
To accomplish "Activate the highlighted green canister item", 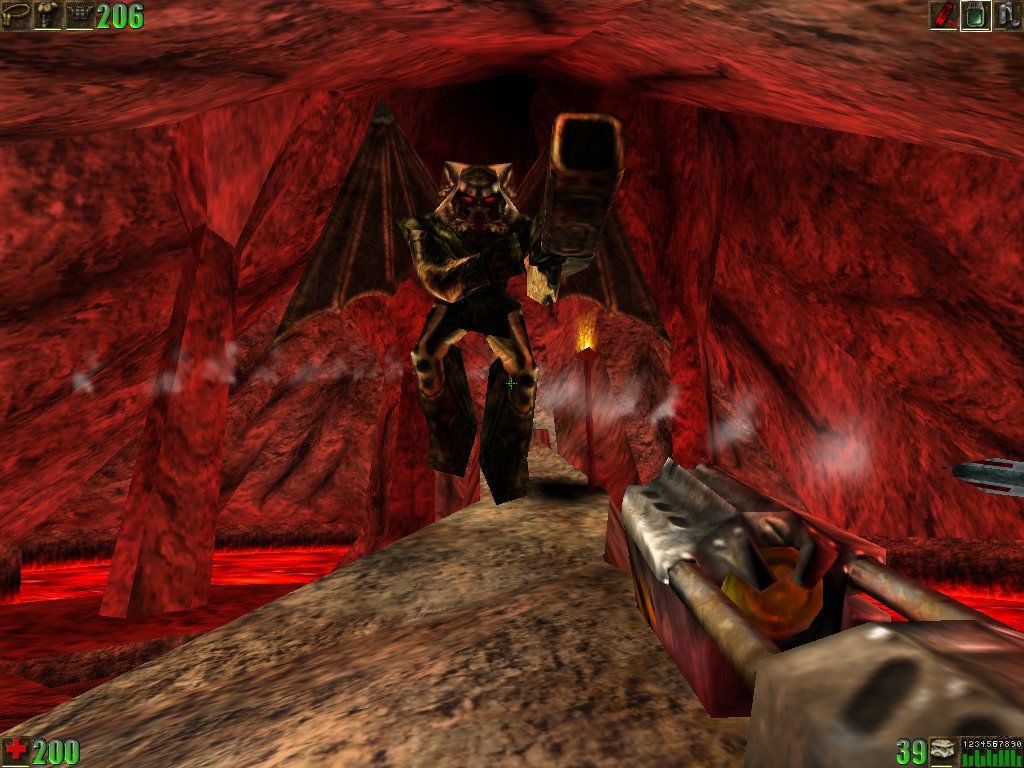I will click(975, 15).
